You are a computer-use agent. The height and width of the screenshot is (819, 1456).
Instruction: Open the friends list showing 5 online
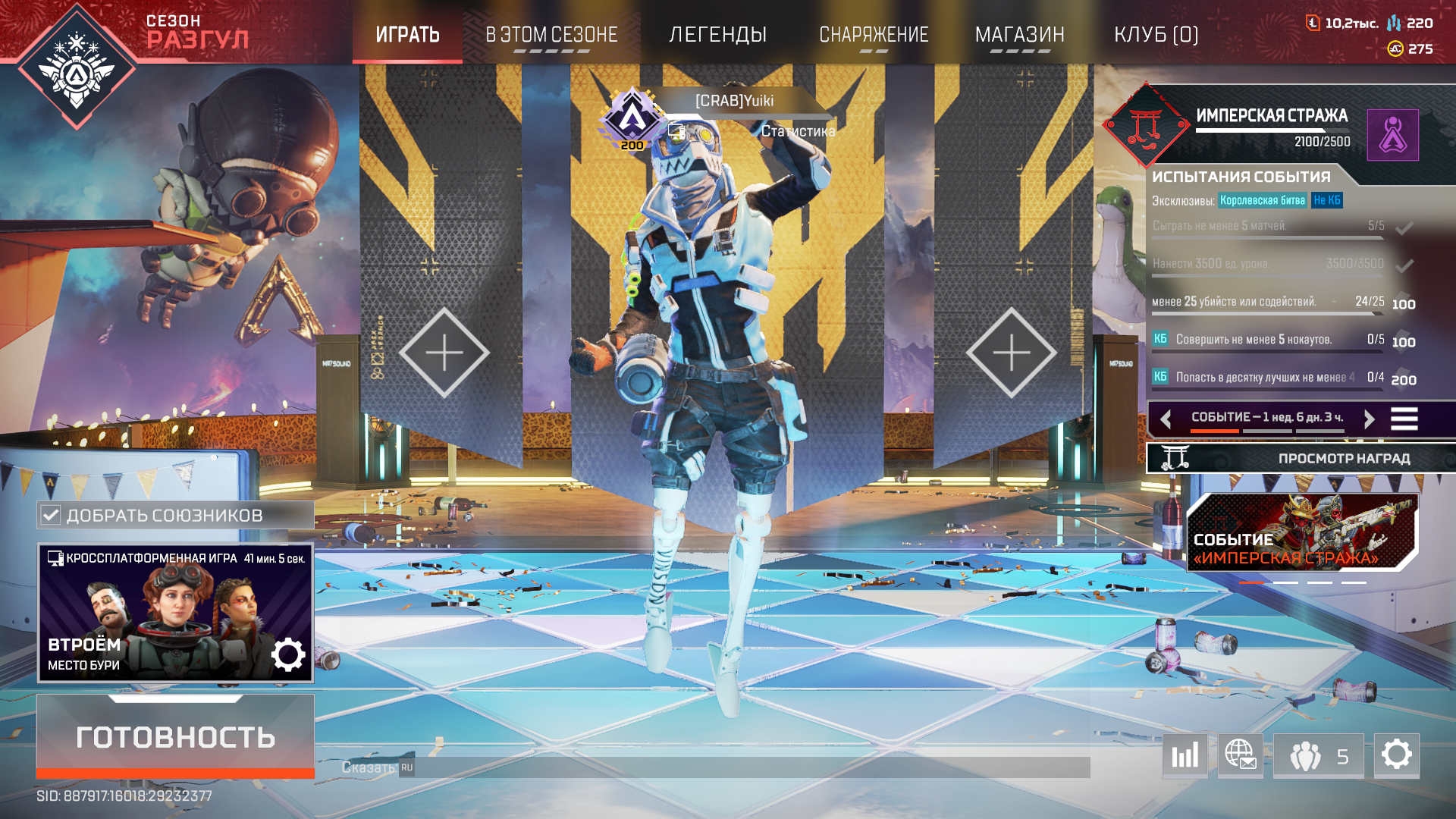click(x=1318, y=755)
